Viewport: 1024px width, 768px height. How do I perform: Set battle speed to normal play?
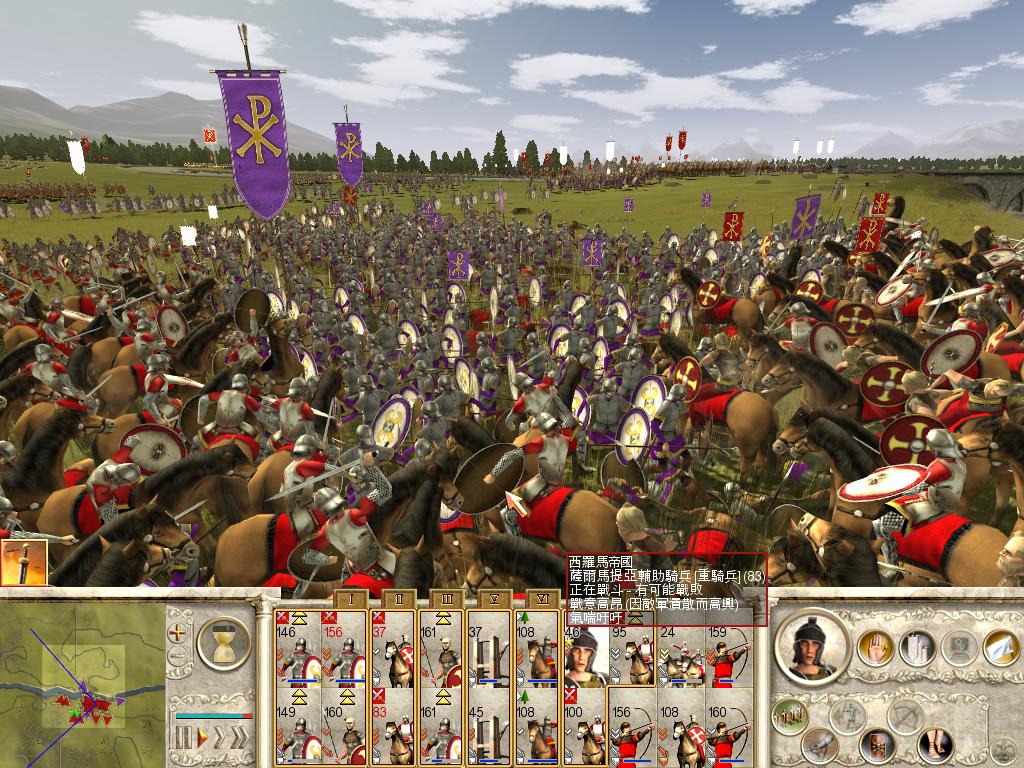click(203, 739)
